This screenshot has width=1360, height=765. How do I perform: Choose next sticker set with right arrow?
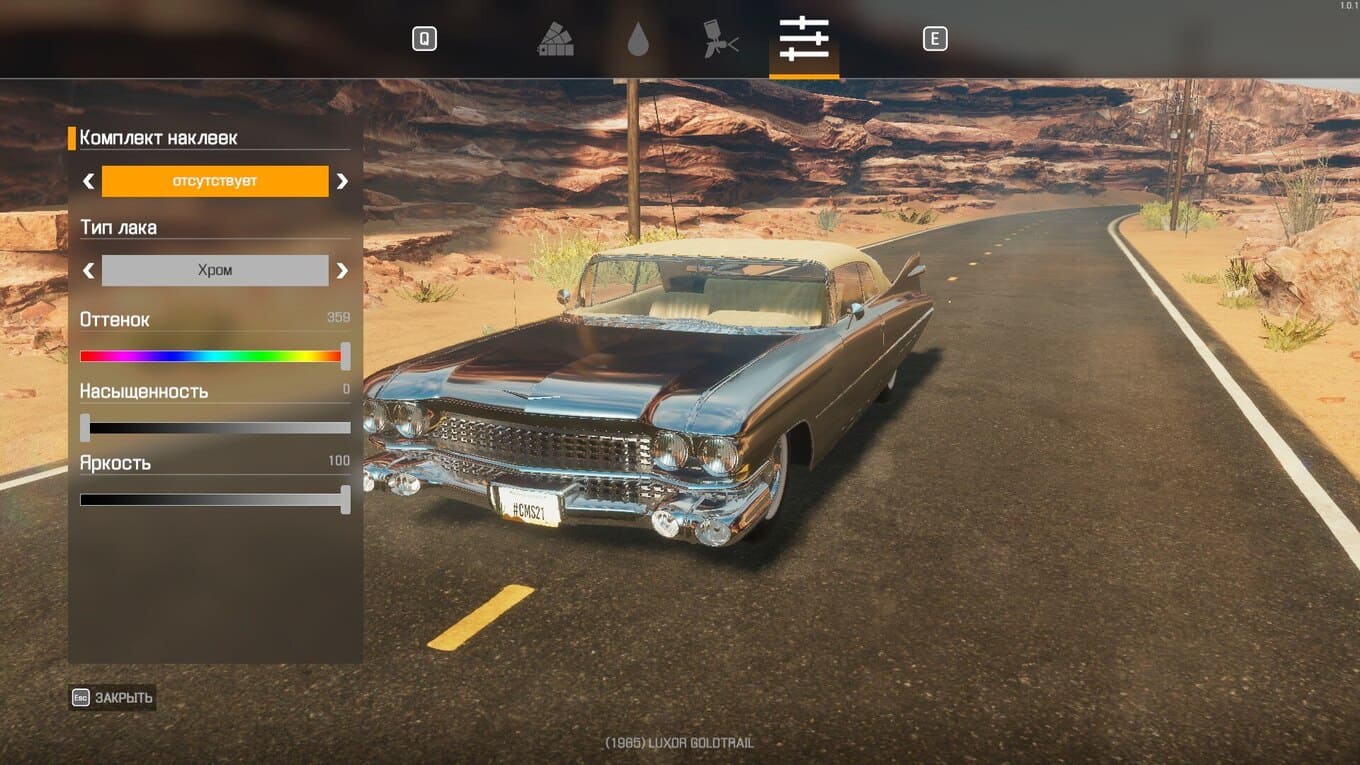(342, 181)
